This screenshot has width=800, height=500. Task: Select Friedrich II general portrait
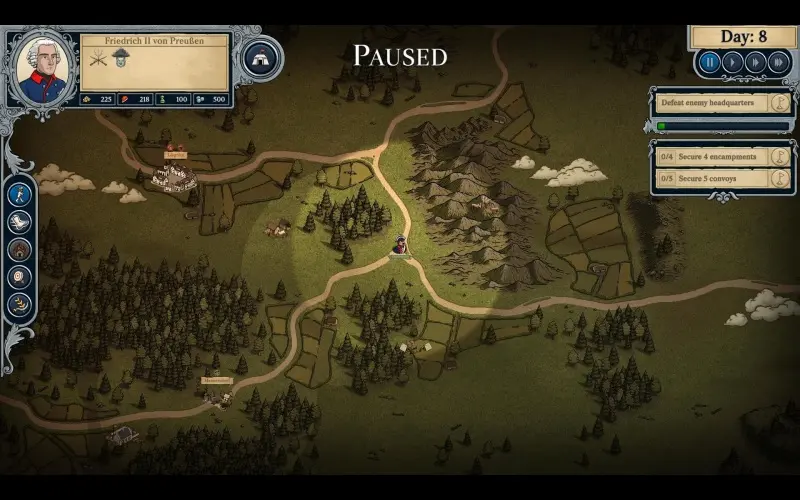[x=41, y=65]
